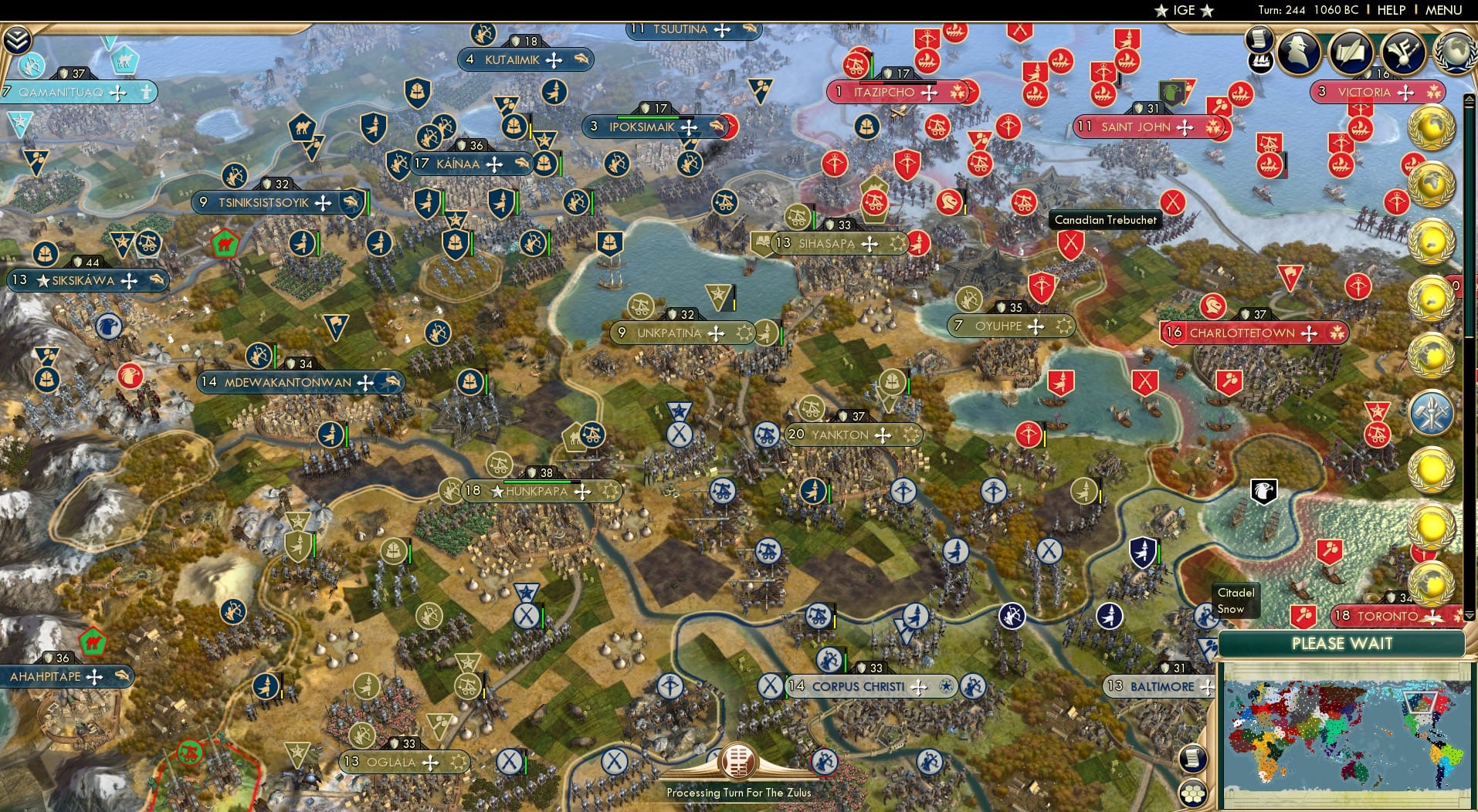
Task: Open the Notification Log scroll bottom right
Action: pos(1193,757)
